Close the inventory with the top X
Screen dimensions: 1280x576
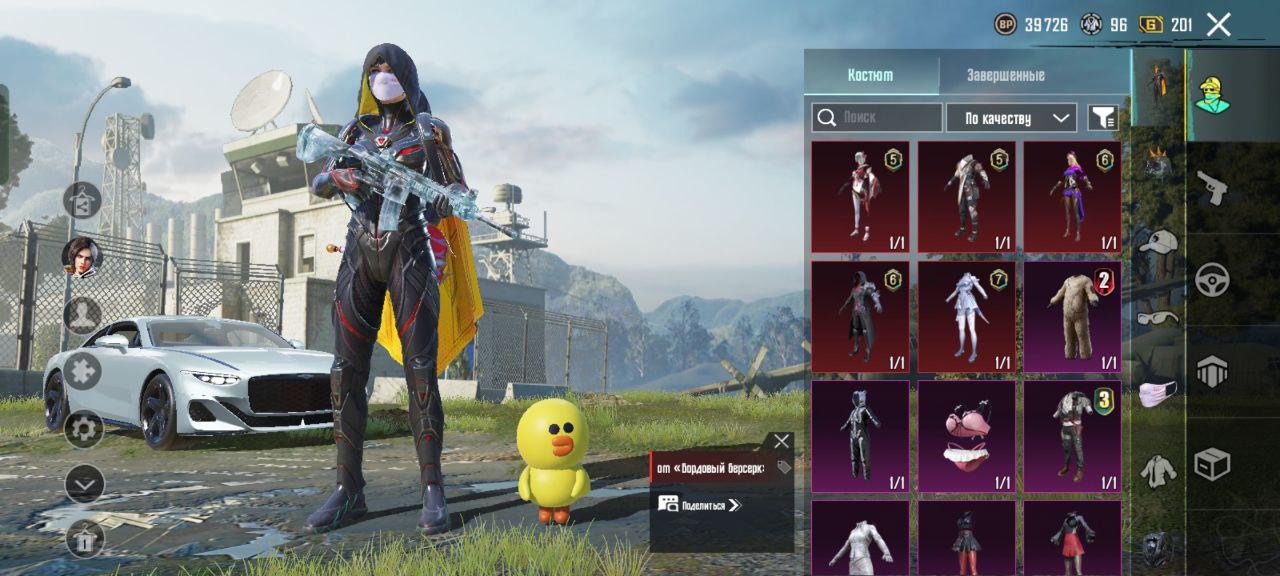tap(1218, 25)
